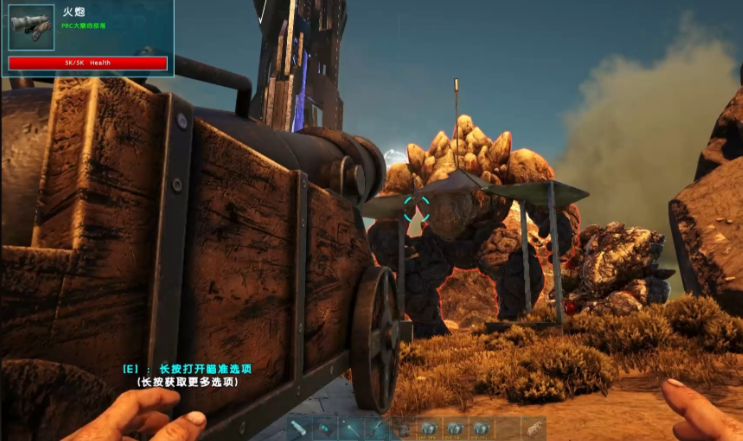Select the tan item in the last hotbar slot
The image size is (743, 441).
(533, 428)
